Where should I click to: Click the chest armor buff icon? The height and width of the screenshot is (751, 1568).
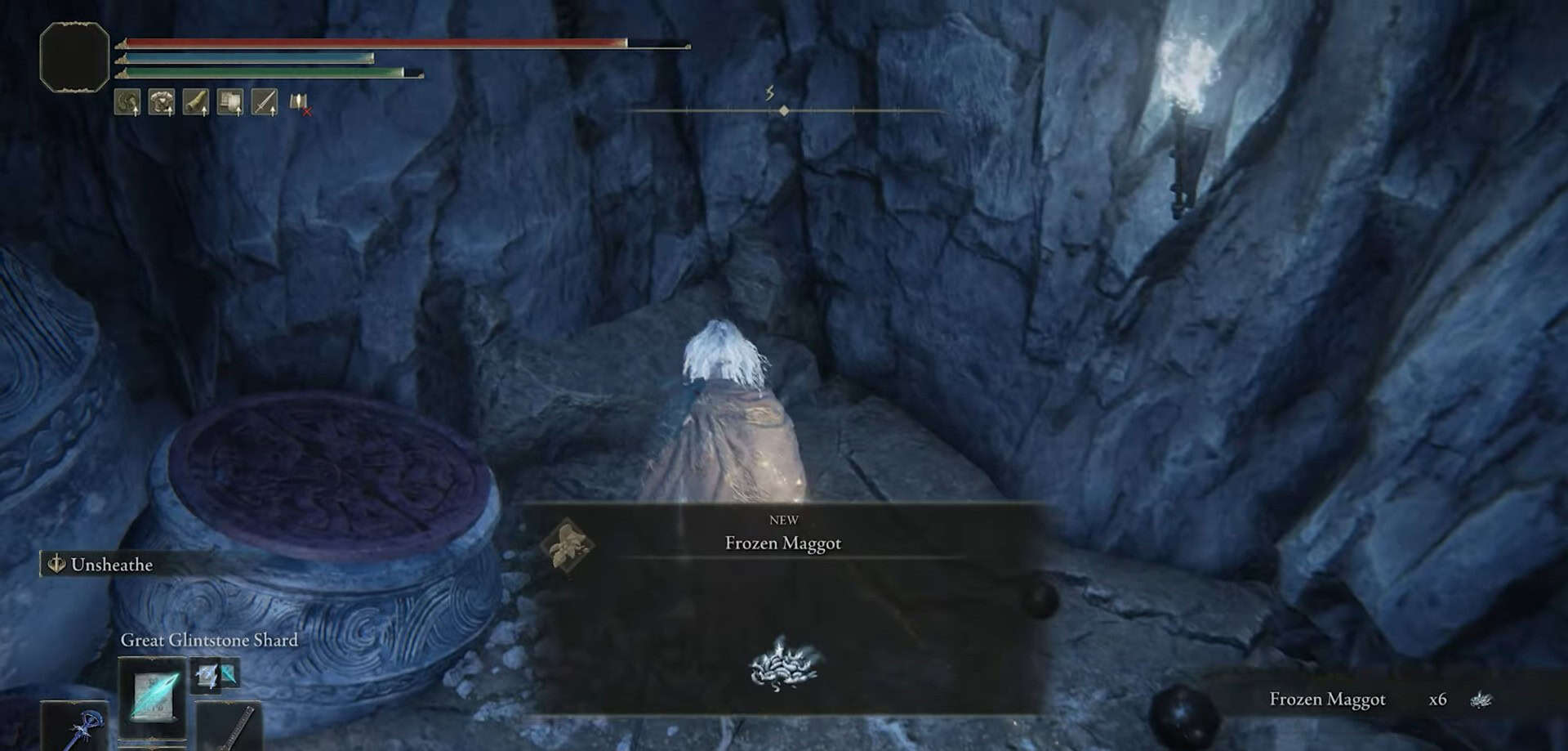(162, 102)
